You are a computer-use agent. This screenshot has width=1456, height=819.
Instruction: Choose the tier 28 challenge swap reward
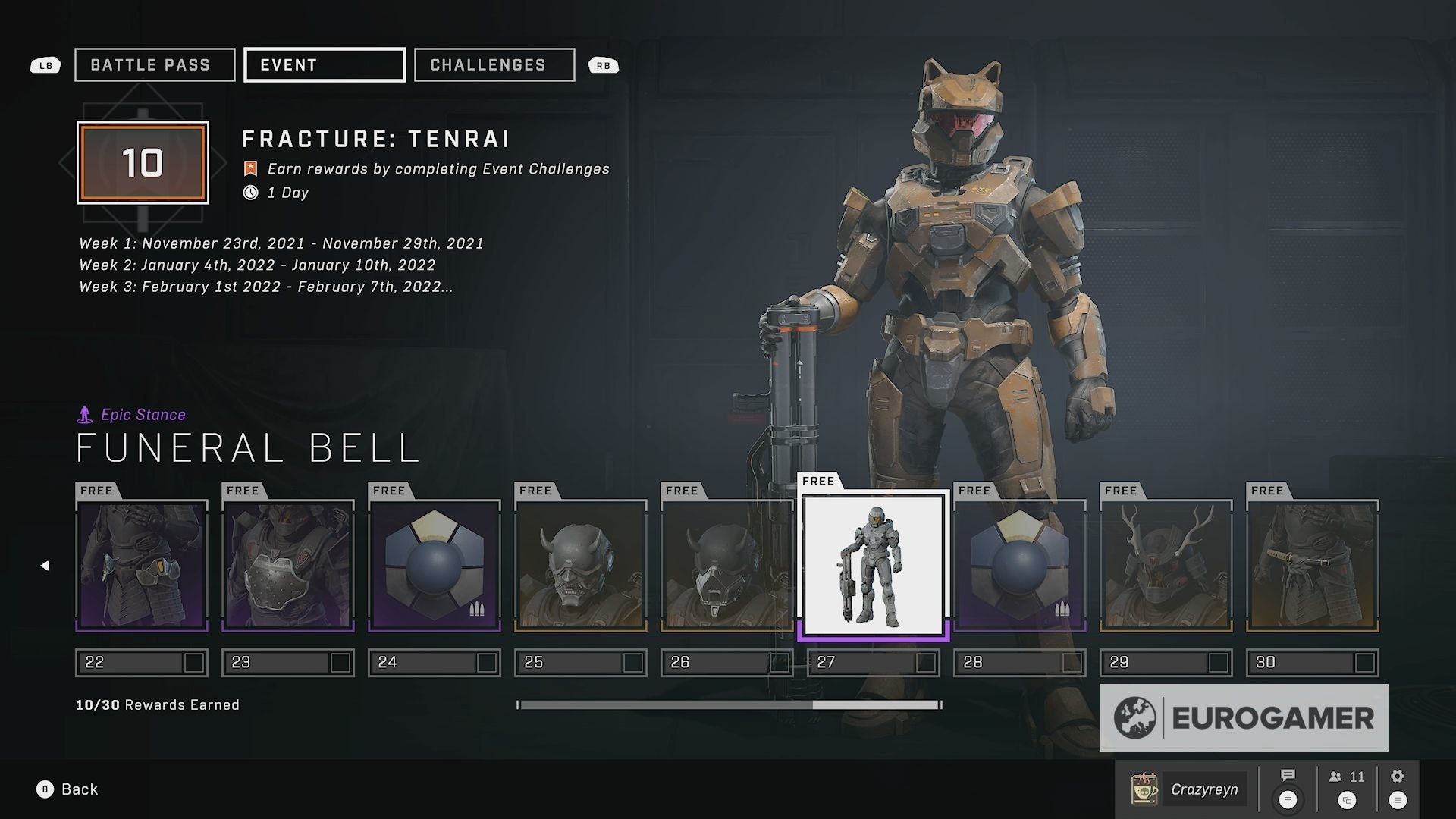[x=1020, y=566]
